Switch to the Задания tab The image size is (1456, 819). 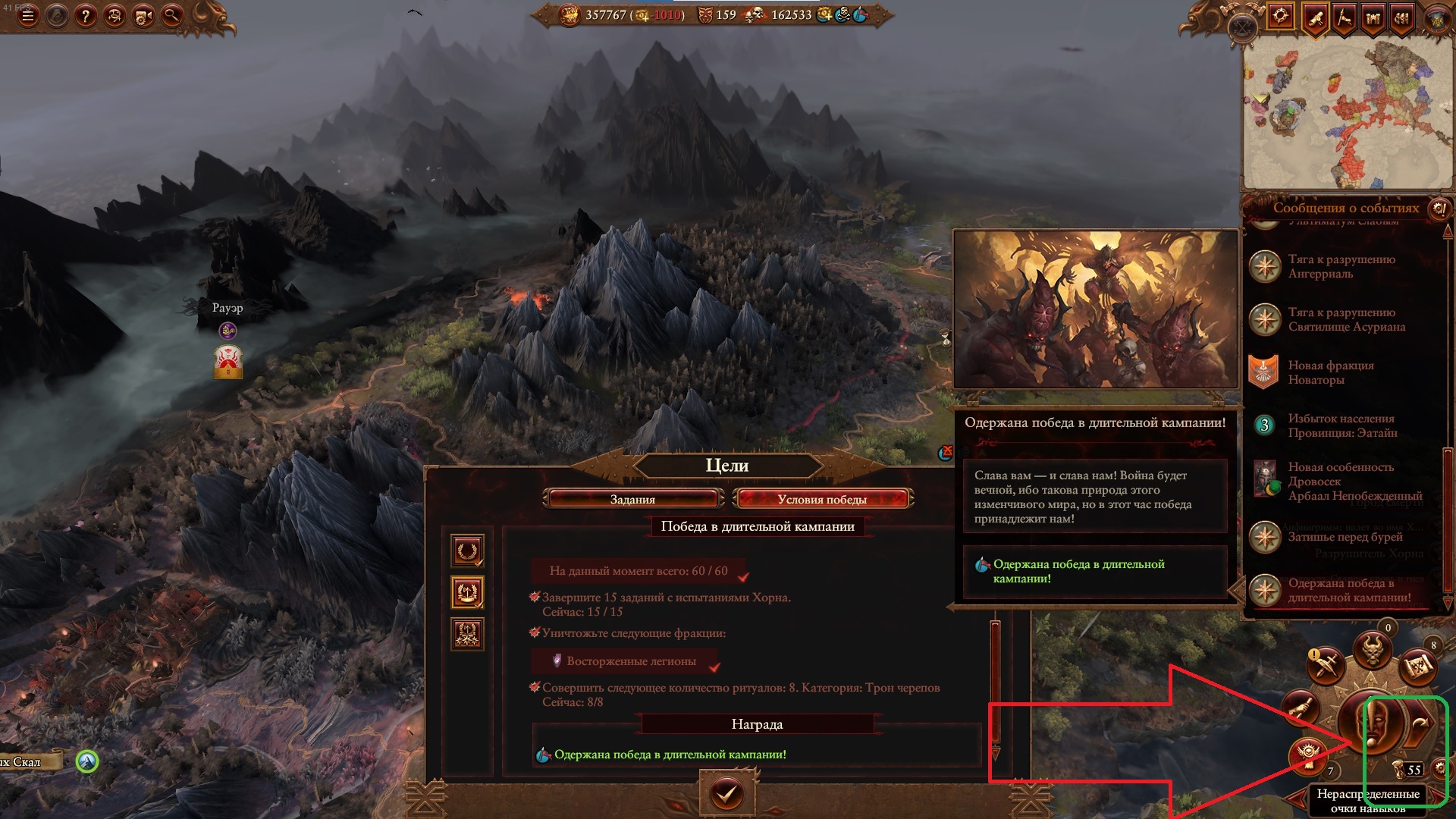point(632,499)
